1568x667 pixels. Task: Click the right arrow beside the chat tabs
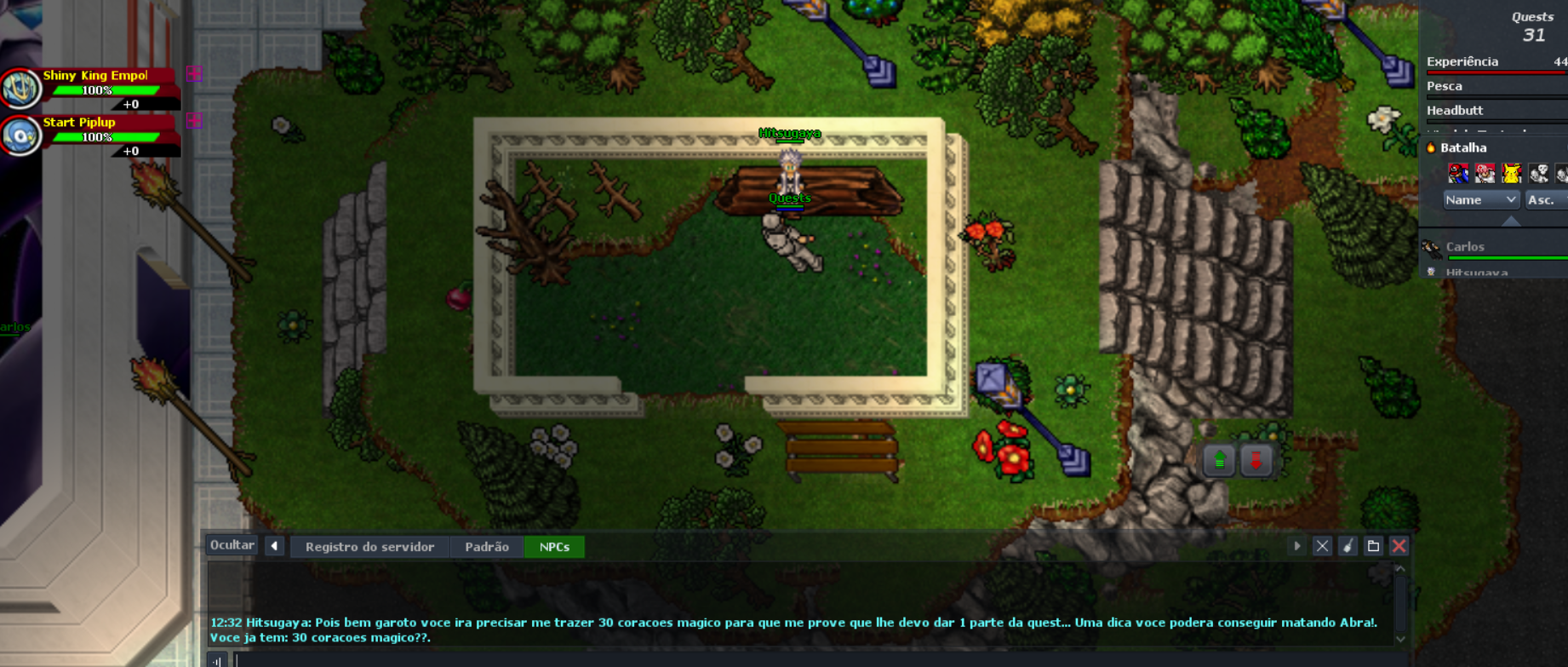tap(1297, 546)
